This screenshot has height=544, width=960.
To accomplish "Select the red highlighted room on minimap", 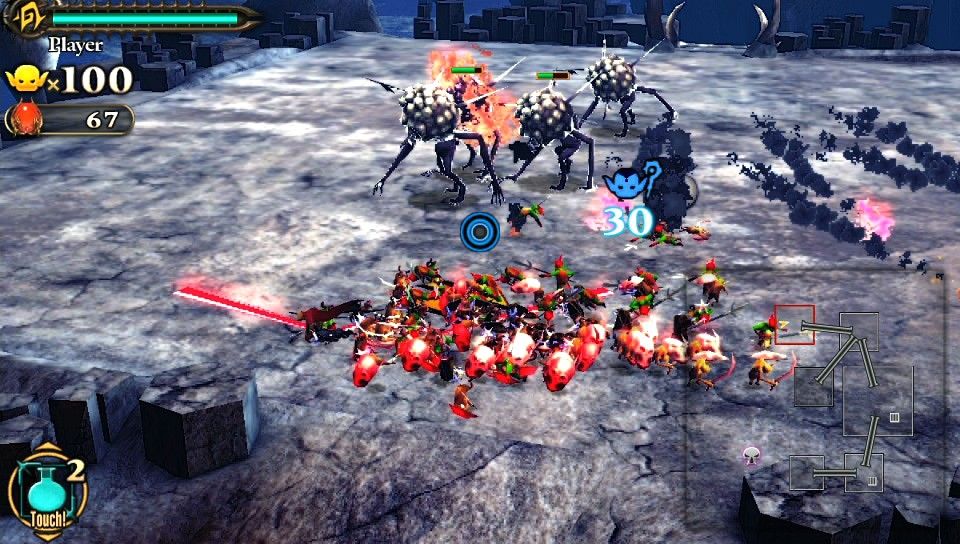I will pyautogui.click(x=795, y=325).
